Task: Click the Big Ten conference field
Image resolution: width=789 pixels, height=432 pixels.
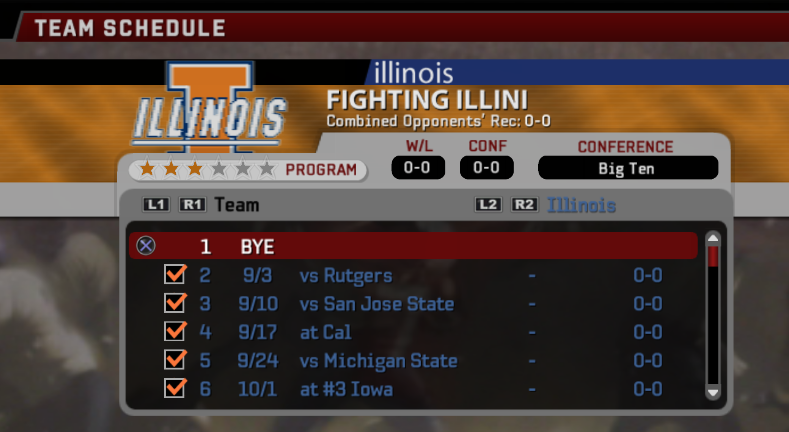Action: click(627, 168)
